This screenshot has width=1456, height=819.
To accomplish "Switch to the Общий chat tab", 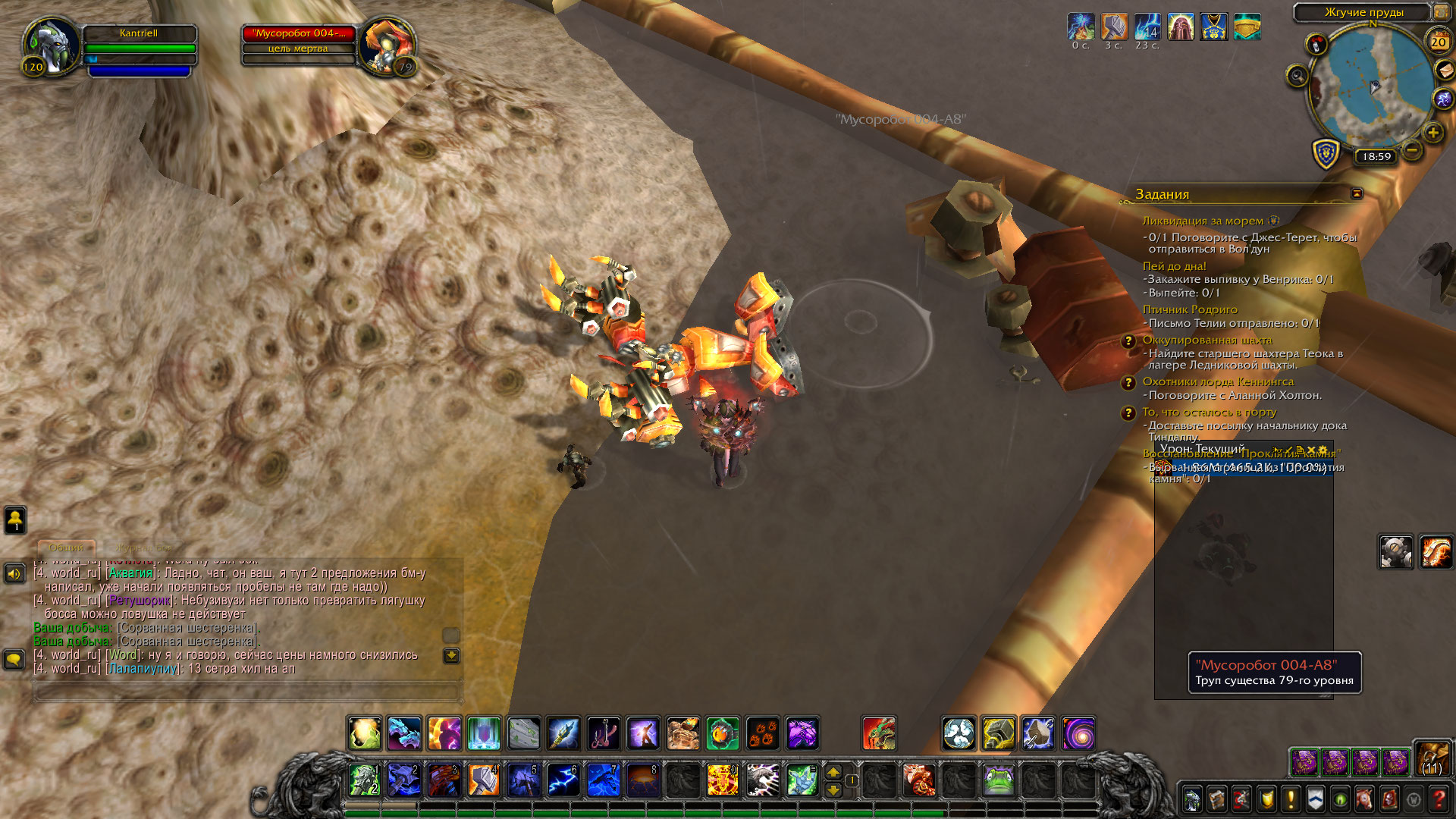I will [67, 548].
